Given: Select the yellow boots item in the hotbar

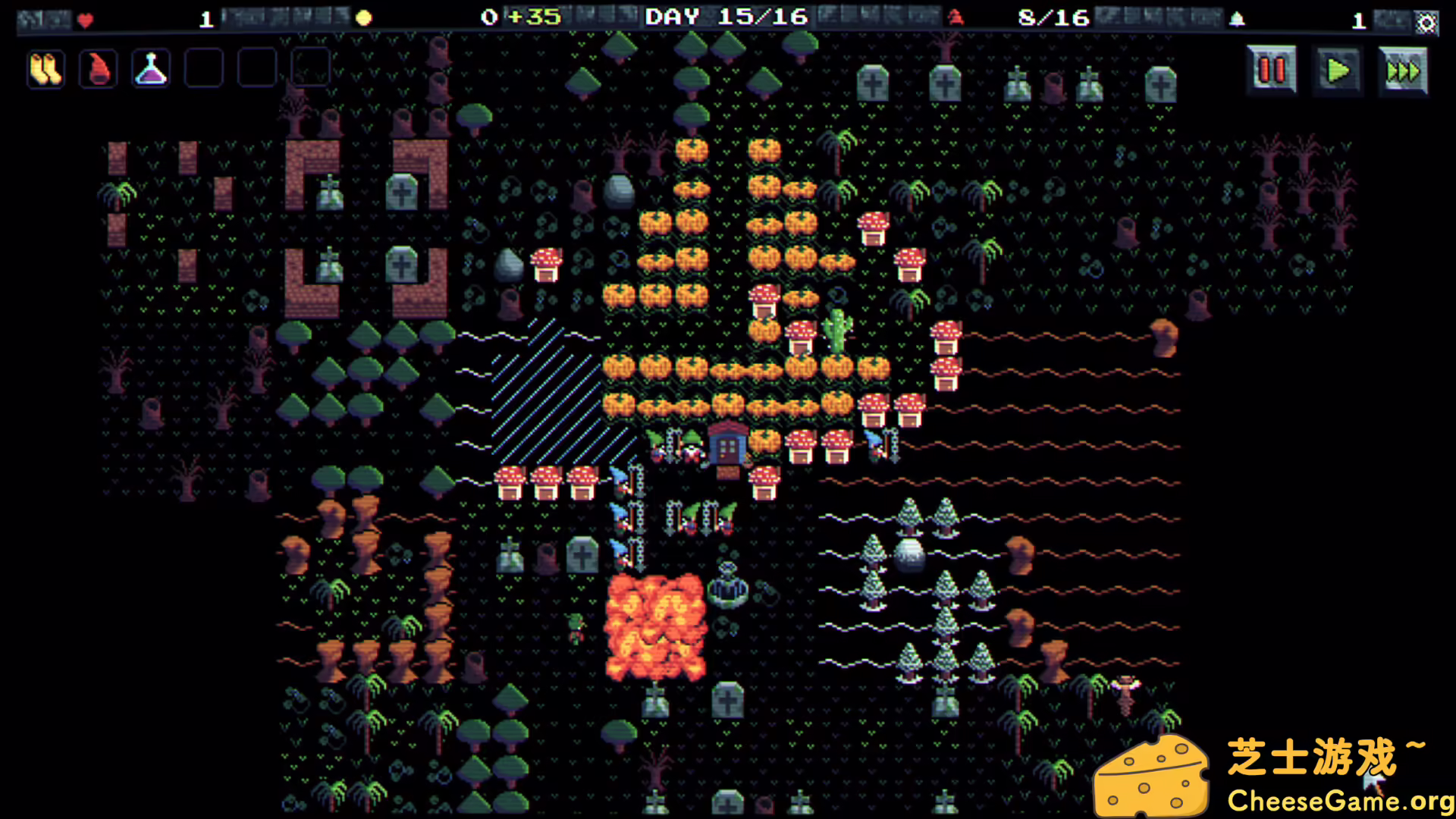Looking at the screenshot, I should 45,68.
